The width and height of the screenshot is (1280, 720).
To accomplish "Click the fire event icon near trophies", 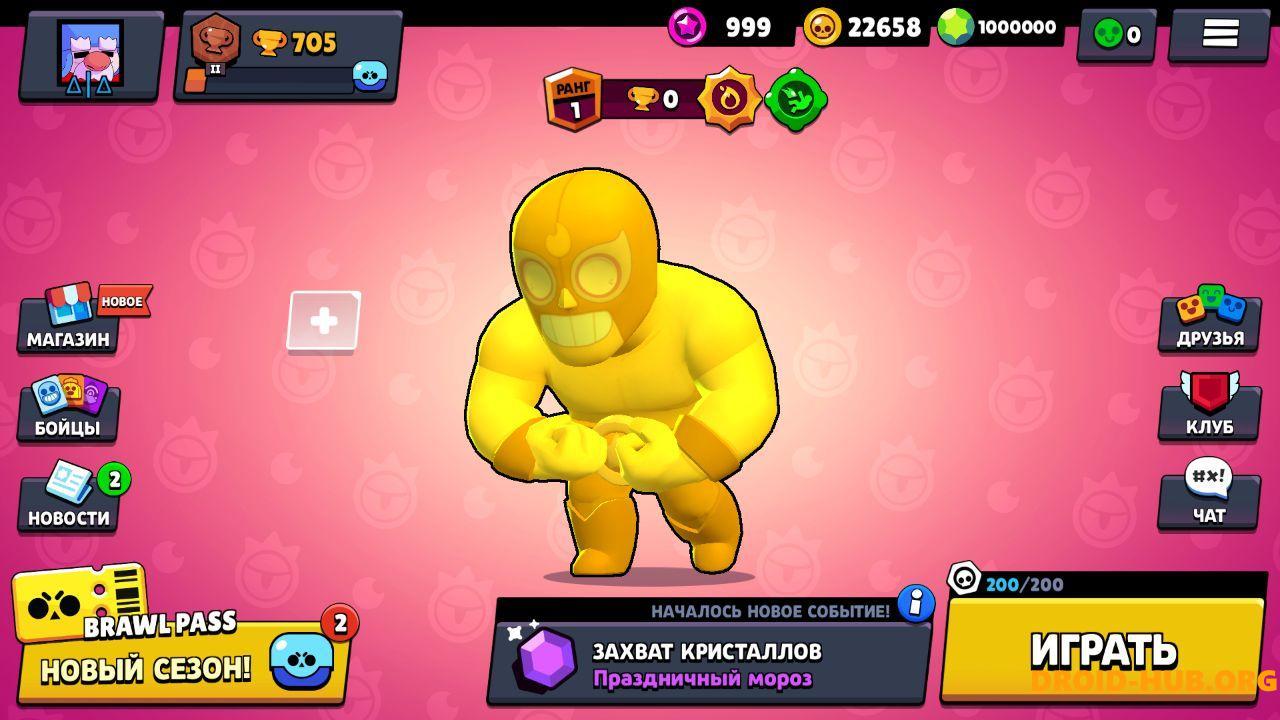I will [728, 100].
